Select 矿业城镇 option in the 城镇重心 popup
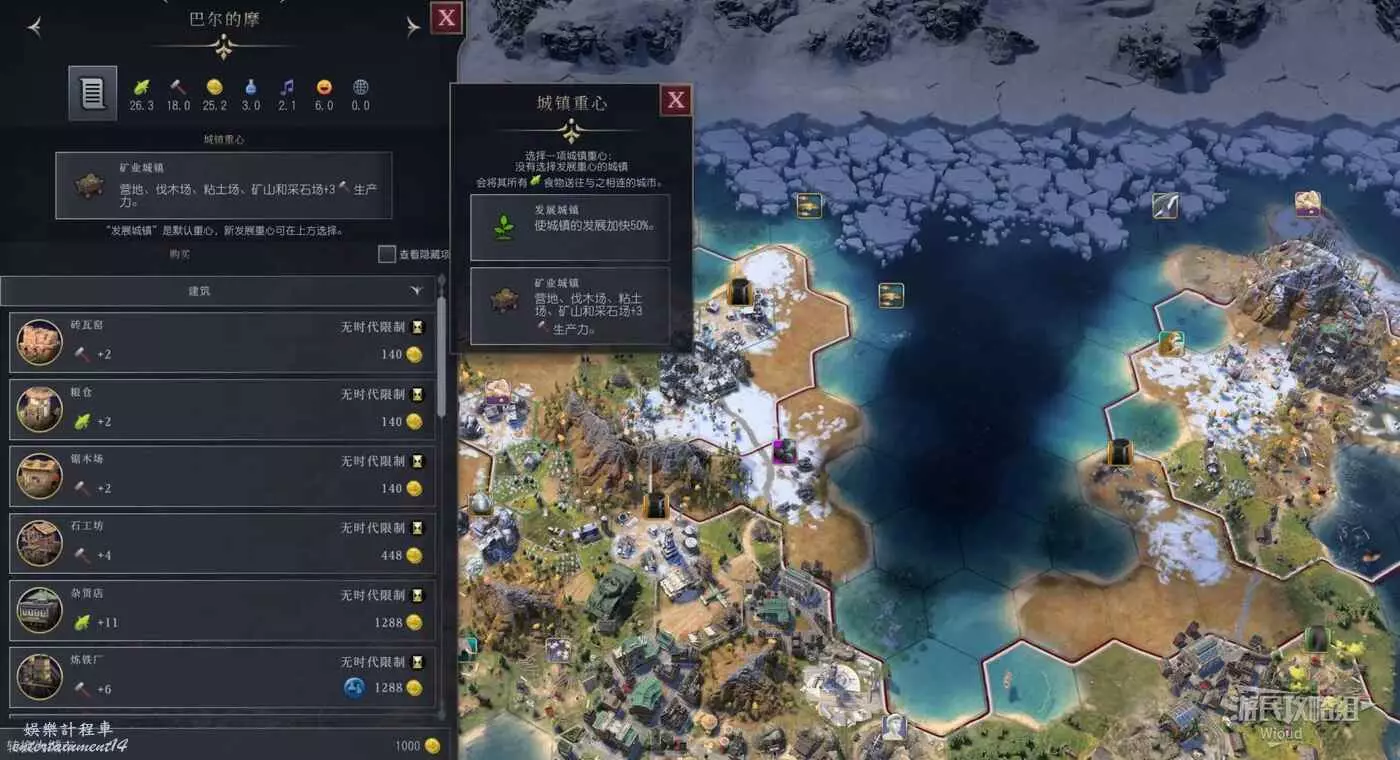The height and width of the screenshot is (760, 1400). tap(569, 305)
